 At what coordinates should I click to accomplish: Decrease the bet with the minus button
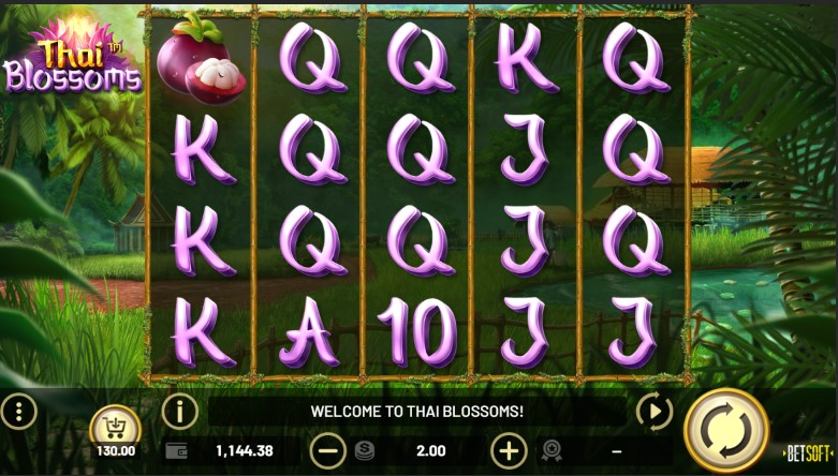327,450
